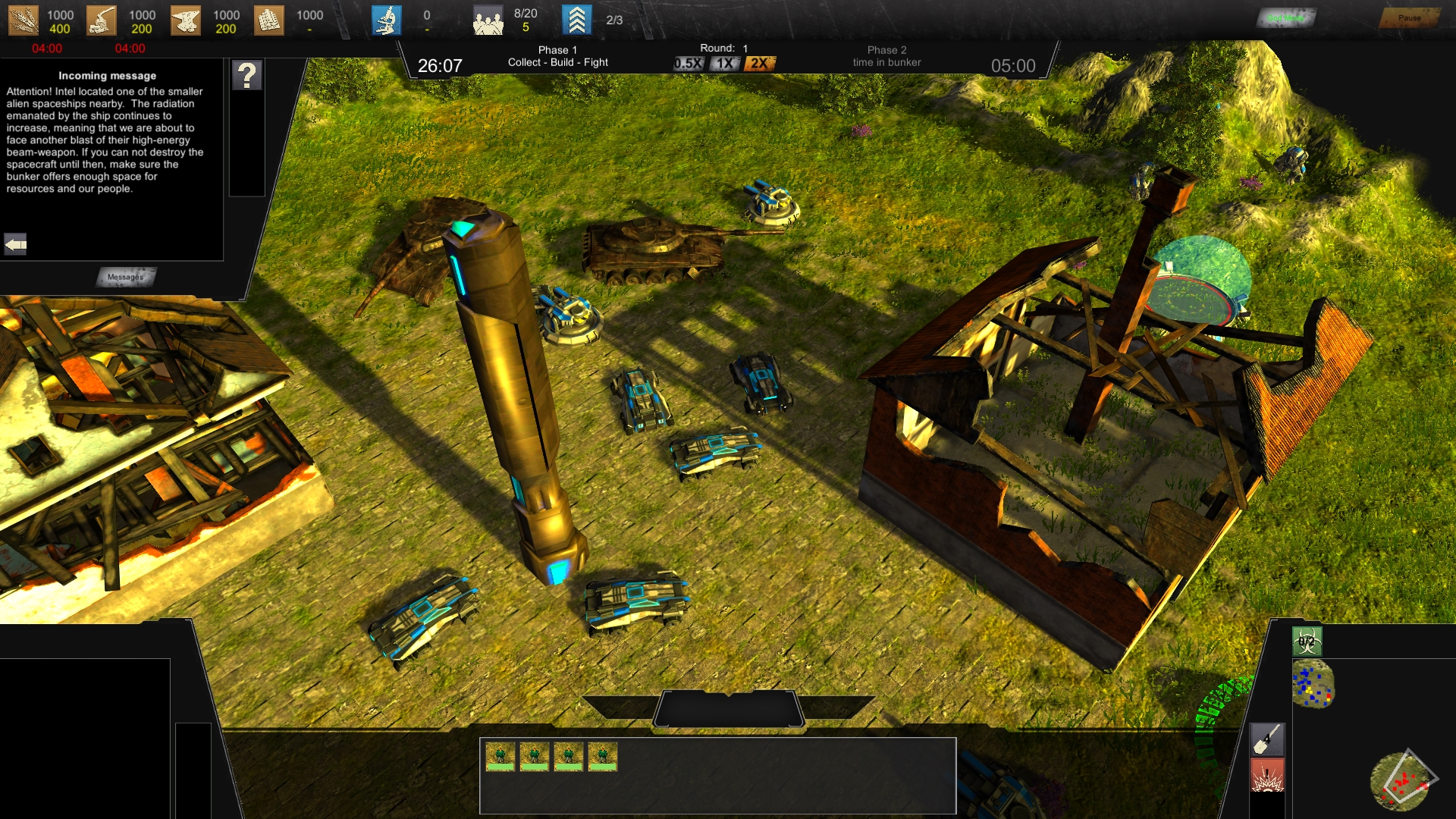
Task: Jump to the red-dotted area on minimap
Action: [x=1402, y=780]
